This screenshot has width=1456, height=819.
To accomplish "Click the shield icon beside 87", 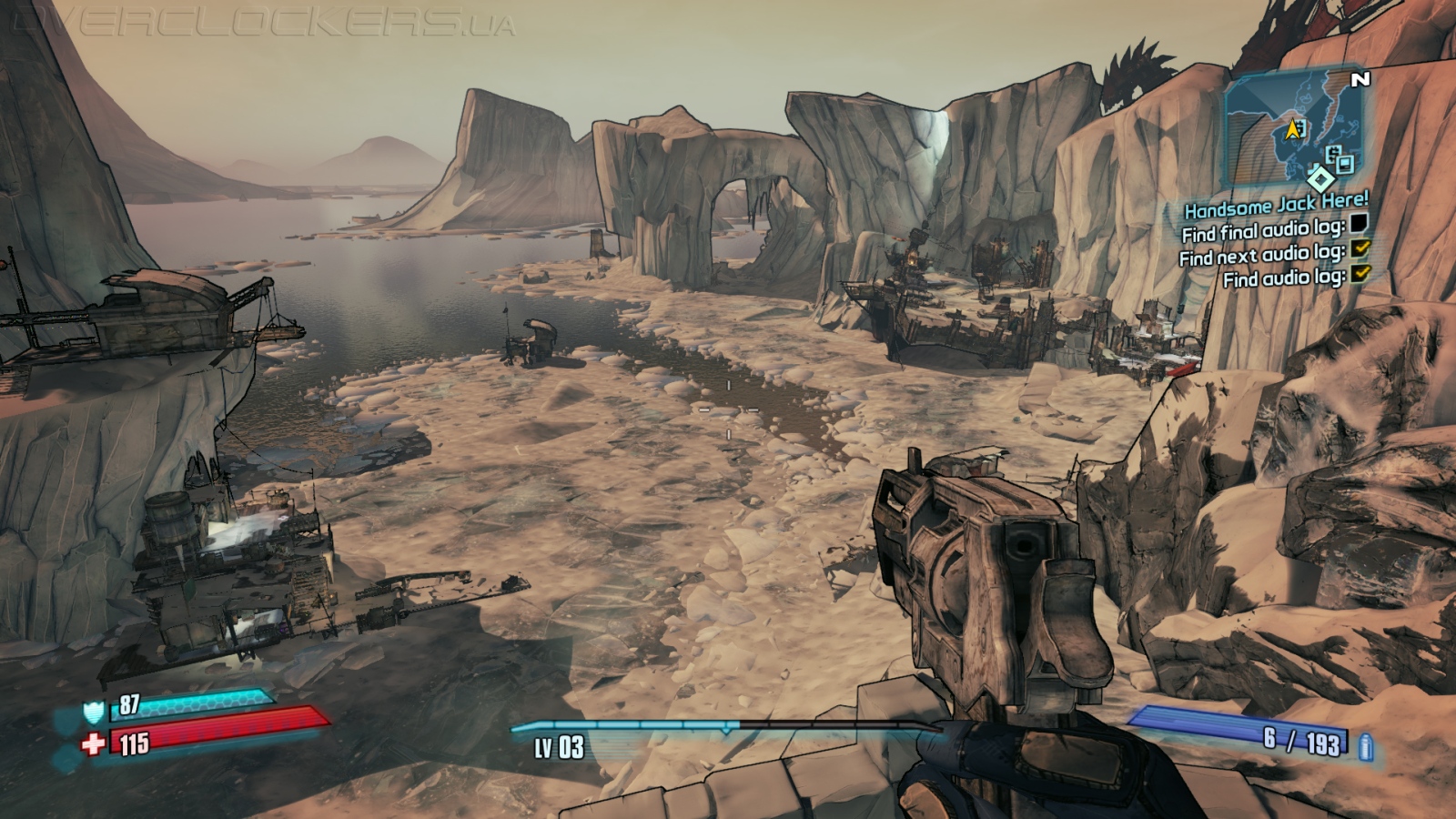I will (94, 711).
